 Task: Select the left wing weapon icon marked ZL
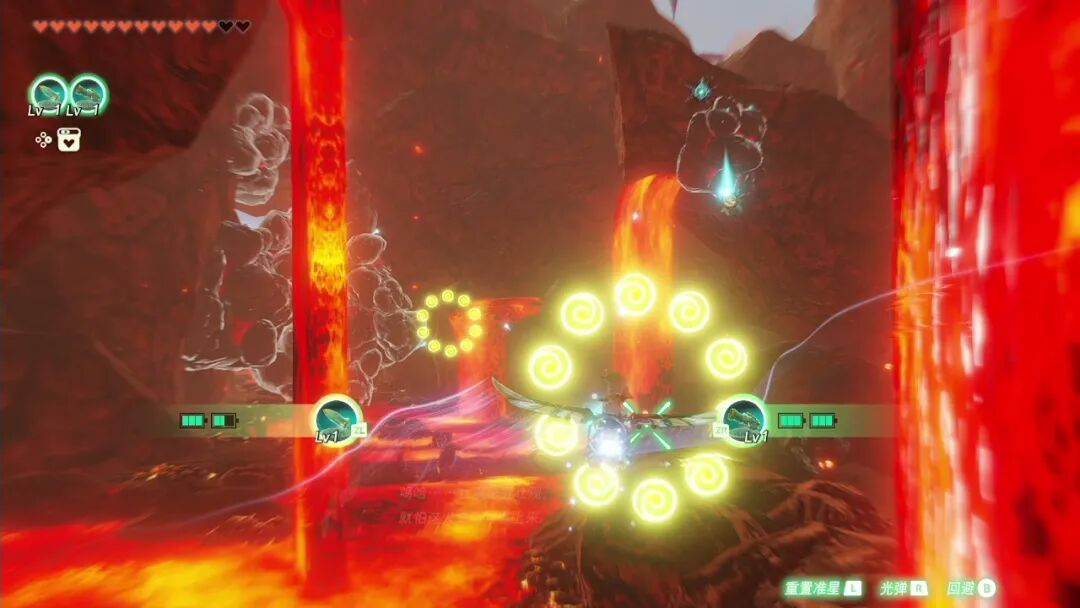337,420
